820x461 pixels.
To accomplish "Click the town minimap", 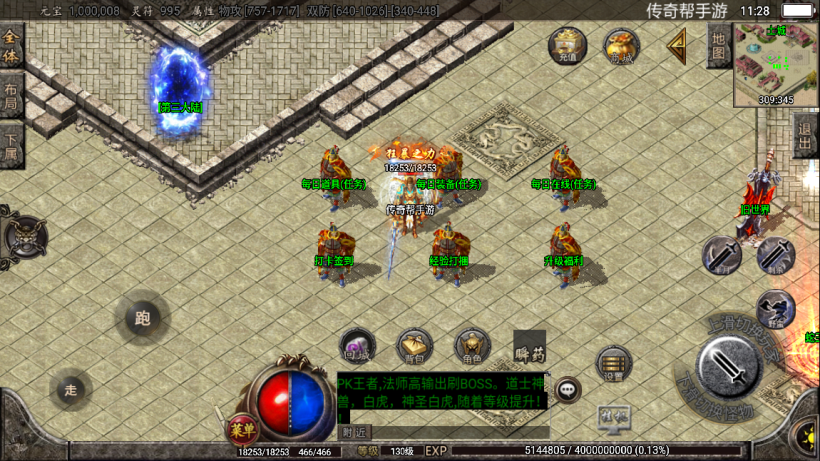I will coord(775,65).
